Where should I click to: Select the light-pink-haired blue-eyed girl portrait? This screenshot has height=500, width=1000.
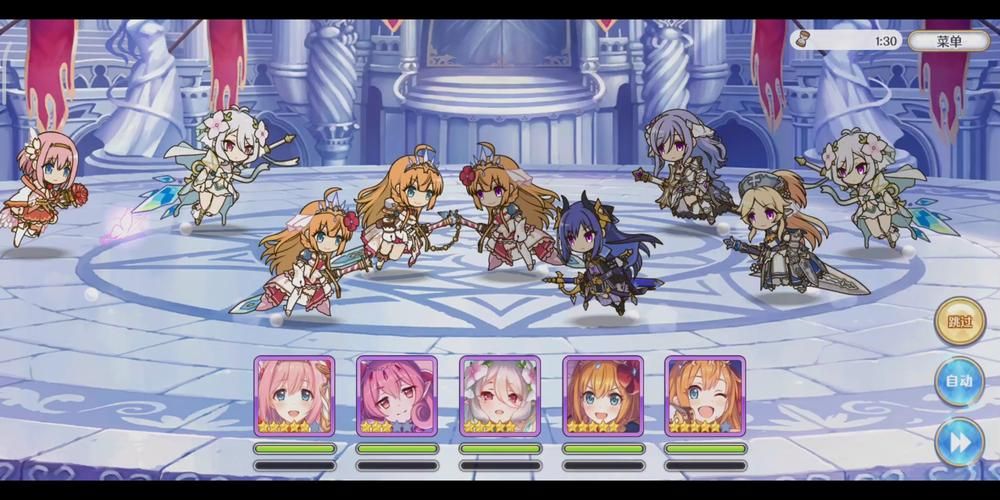294,395
